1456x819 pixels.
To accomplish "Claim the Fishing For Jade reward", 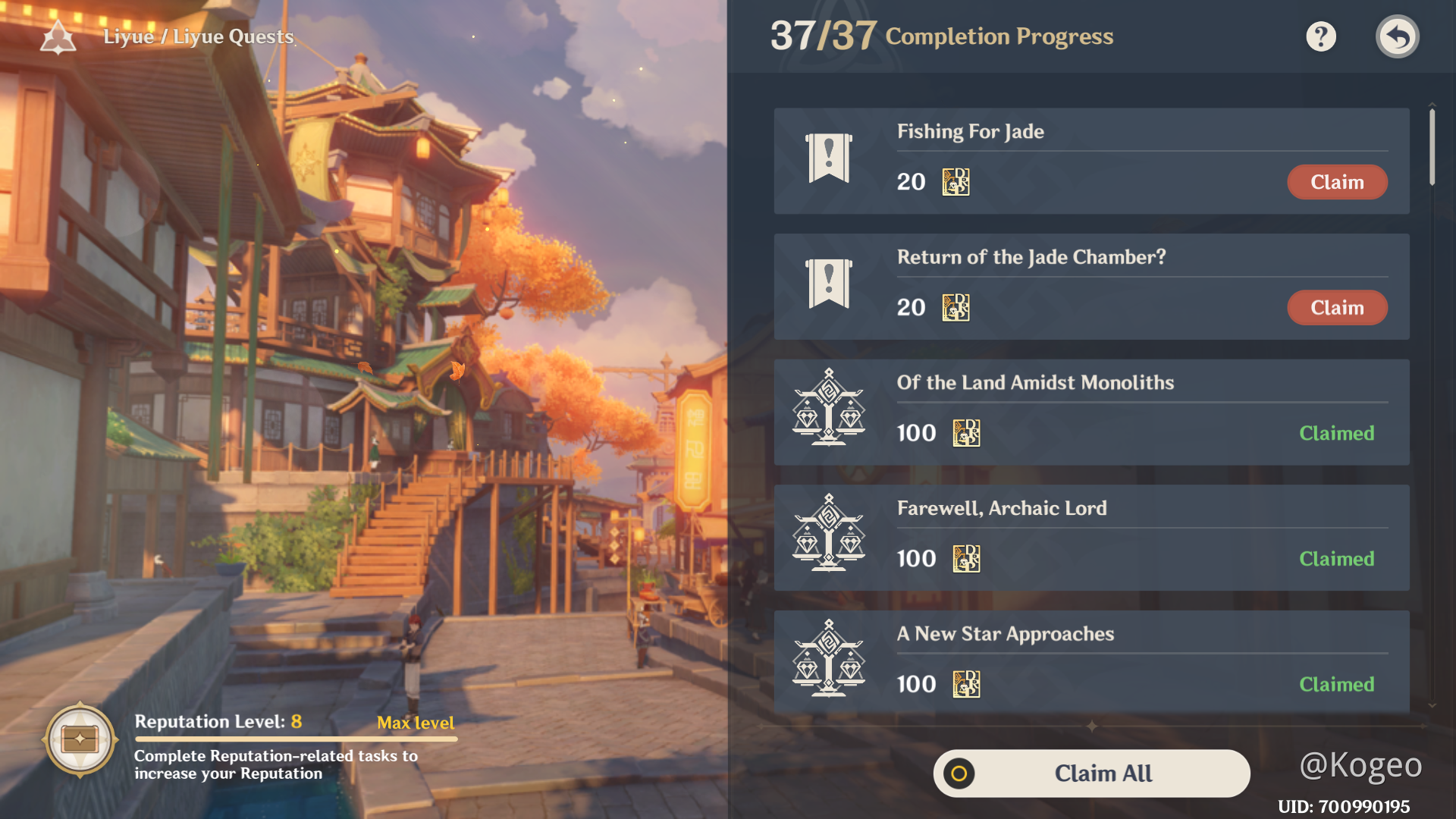I will pyautogui.click(x=1337, y=182).
